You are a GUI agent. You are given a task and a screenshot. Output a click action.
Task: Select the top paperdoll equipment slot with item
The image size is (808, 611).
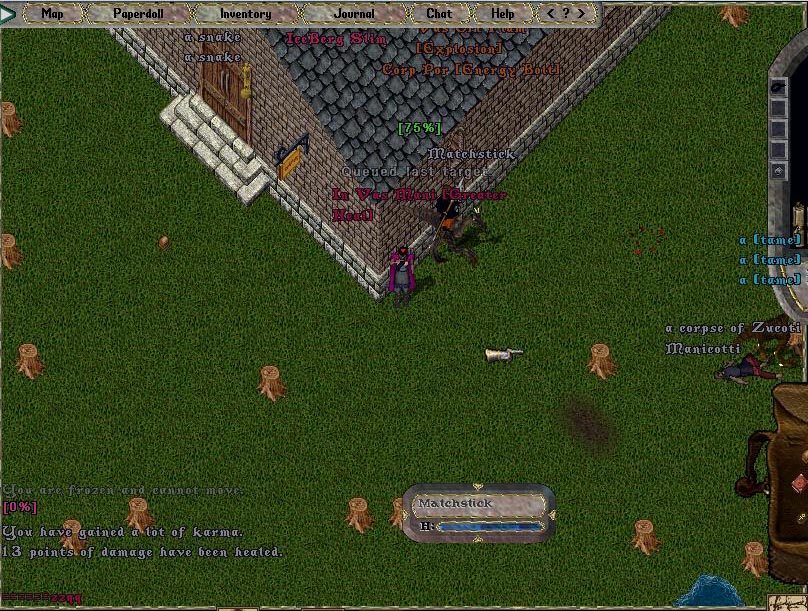pyautogui.click(x=778, y=88)
